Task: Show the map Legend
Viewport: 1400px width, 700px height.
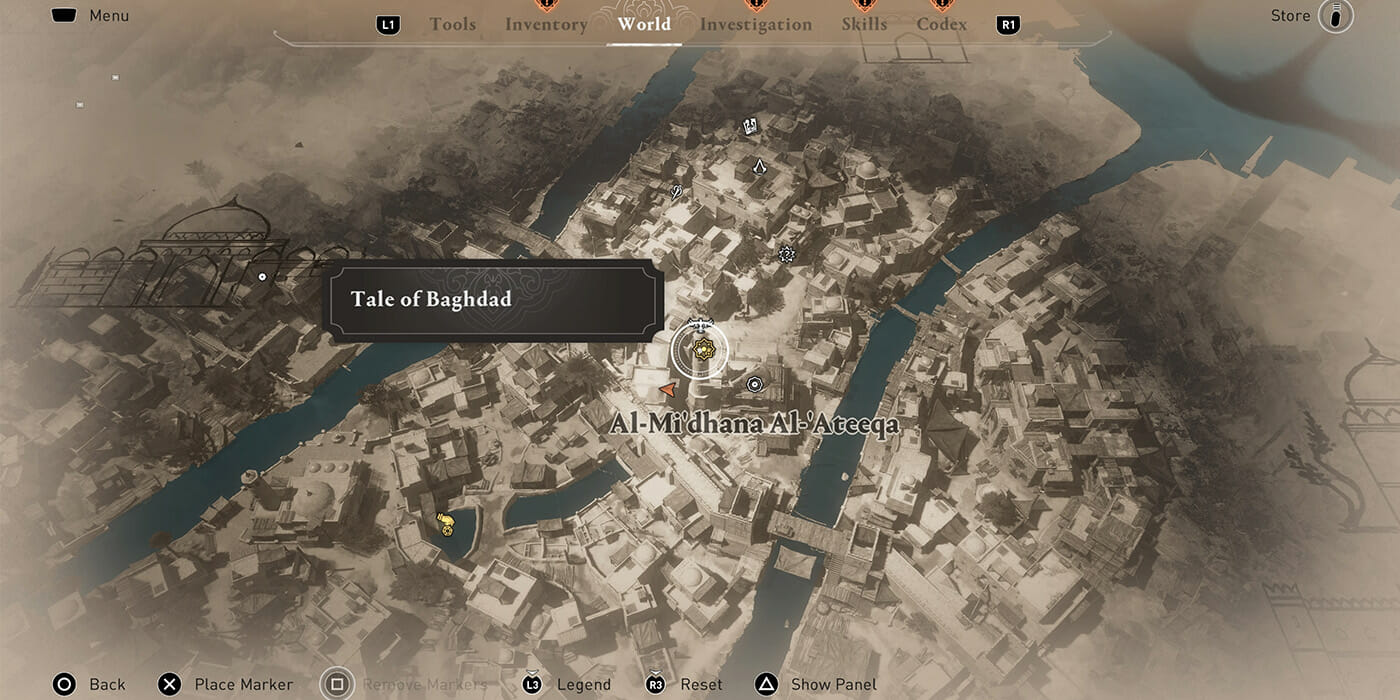Action: pos(568,685)
